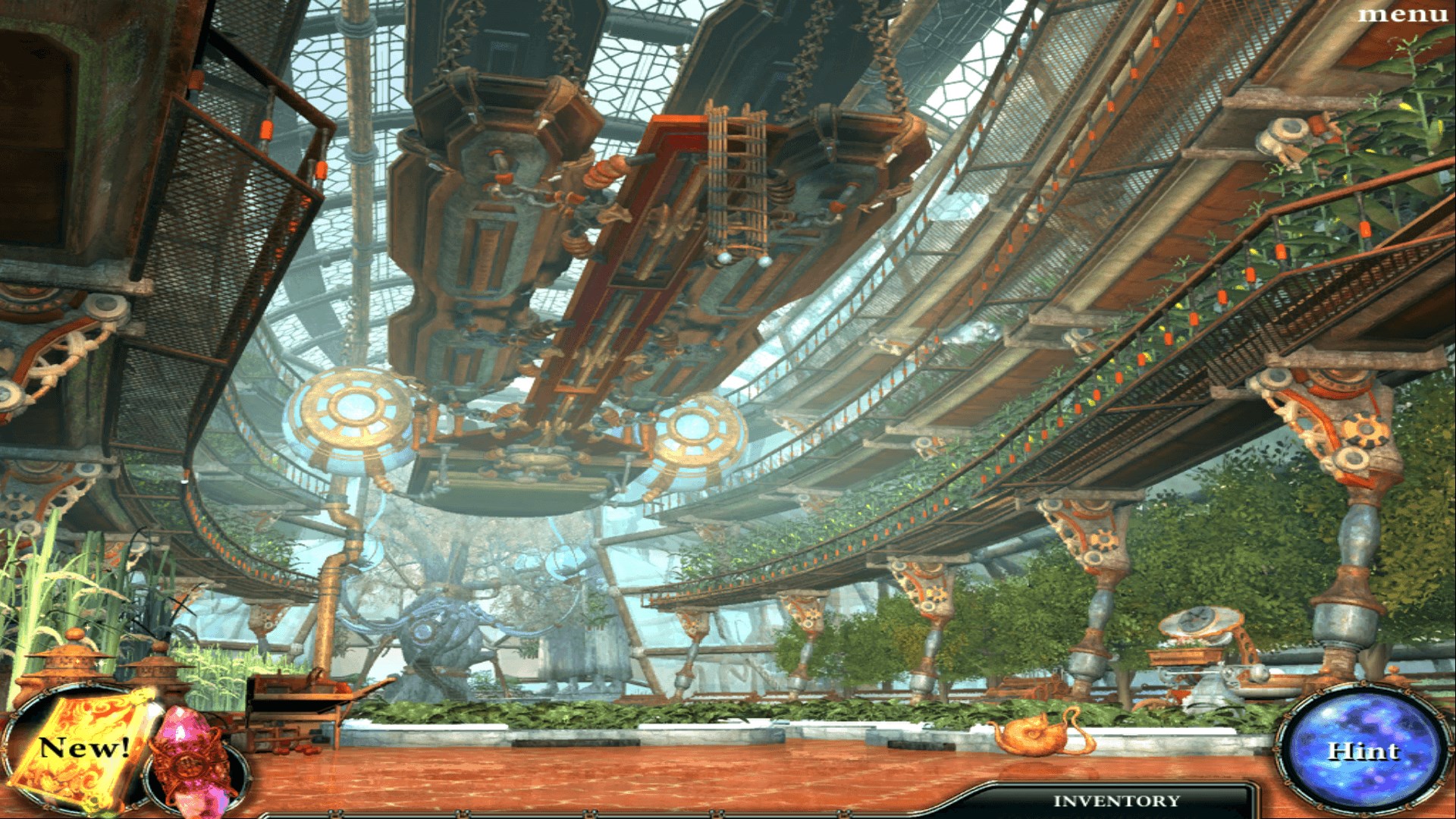
Task: Use the blue Hint orb
Action: (1363, 751)
